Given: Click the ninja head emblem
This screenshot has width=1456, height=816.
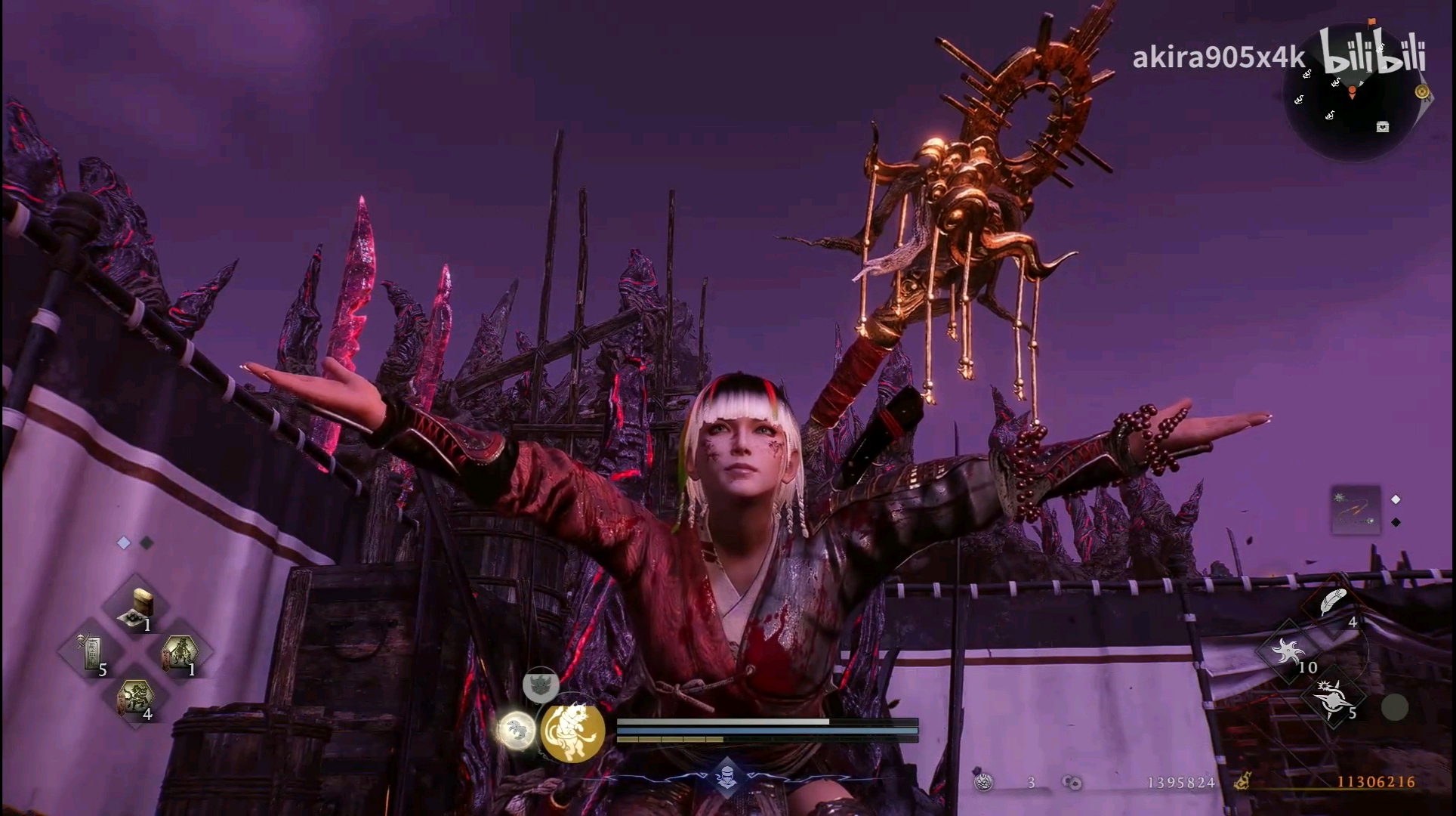Looking at the screenshot, I should [x=726, y=777].
